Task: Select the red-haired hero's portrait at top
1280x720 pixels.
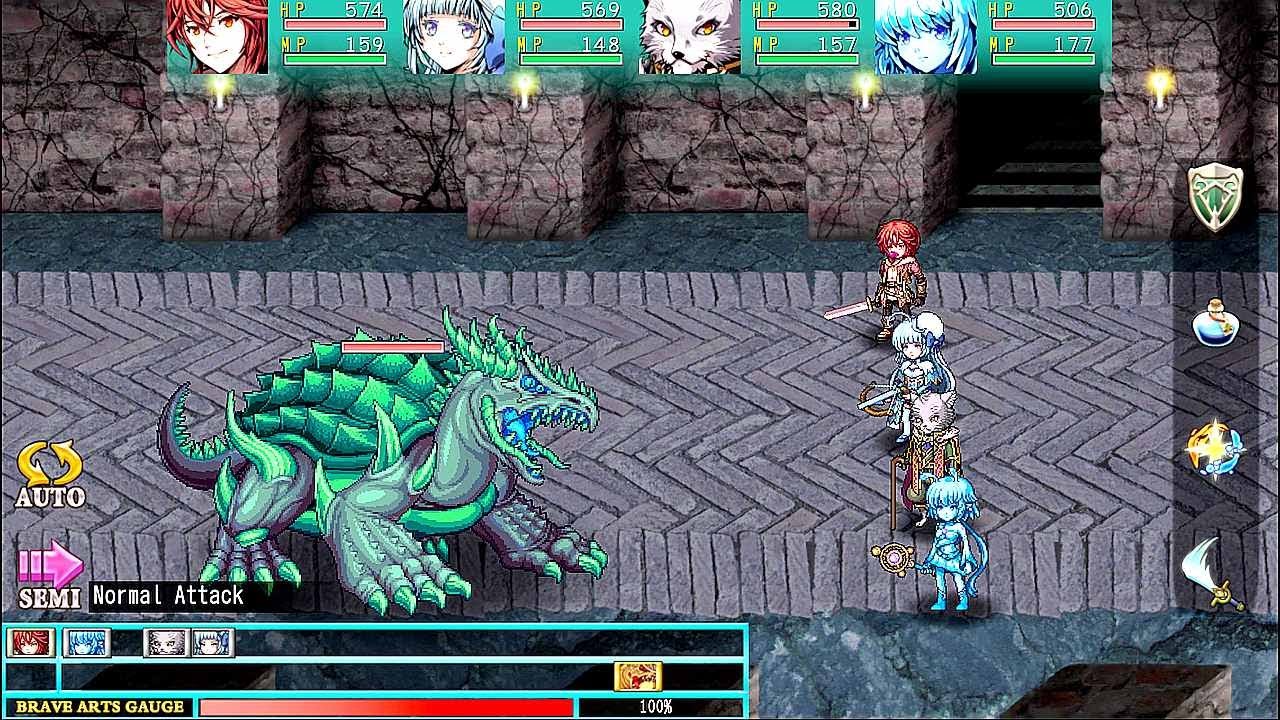Action: (215, 37)
